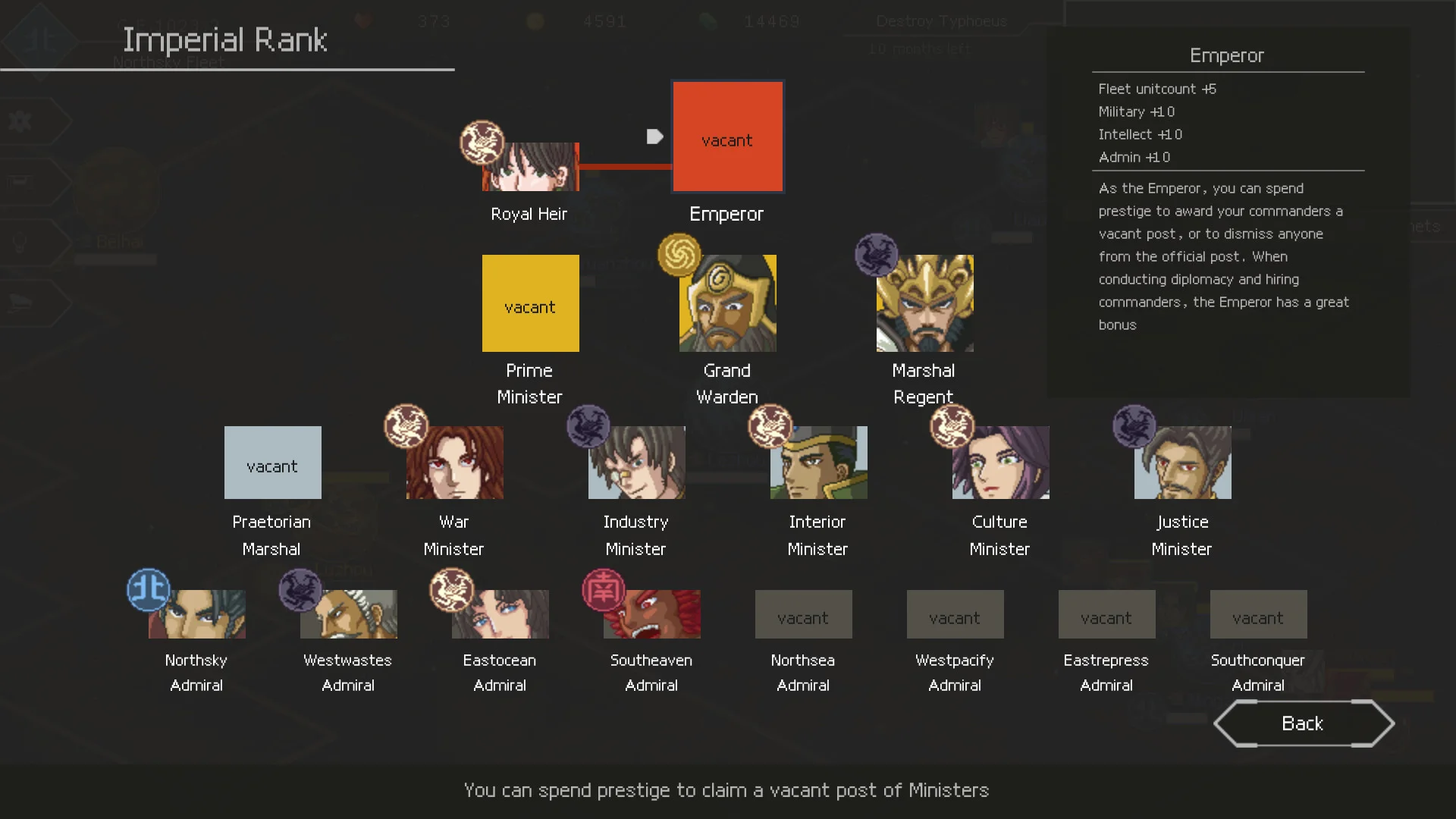The width and height of the screenshot is (1456, 819).
Task: Select the Northsky Admiral portrait
Action: pyautogui.click(x=196, y=614)
